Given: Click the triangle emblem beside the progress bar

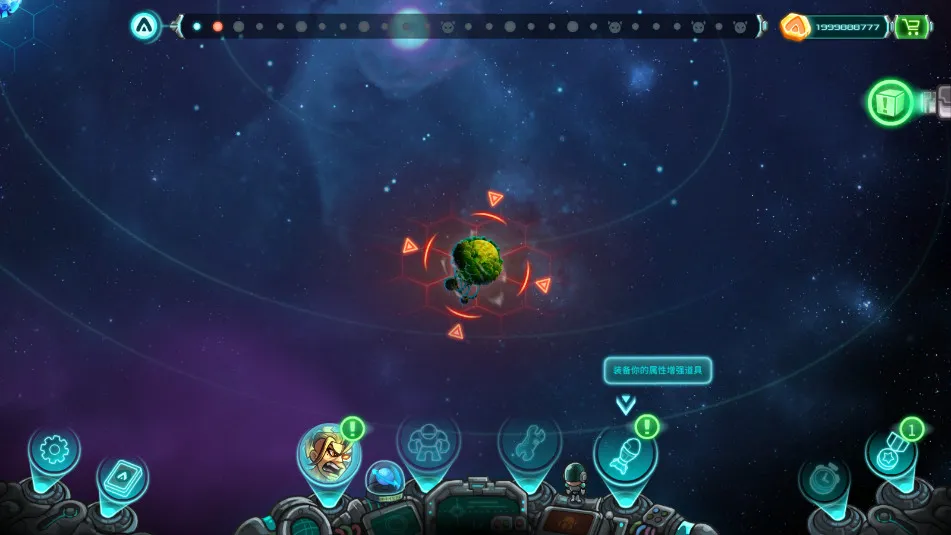Looking at the screenshot, I should pyautogui.click(x=146, y=26).
